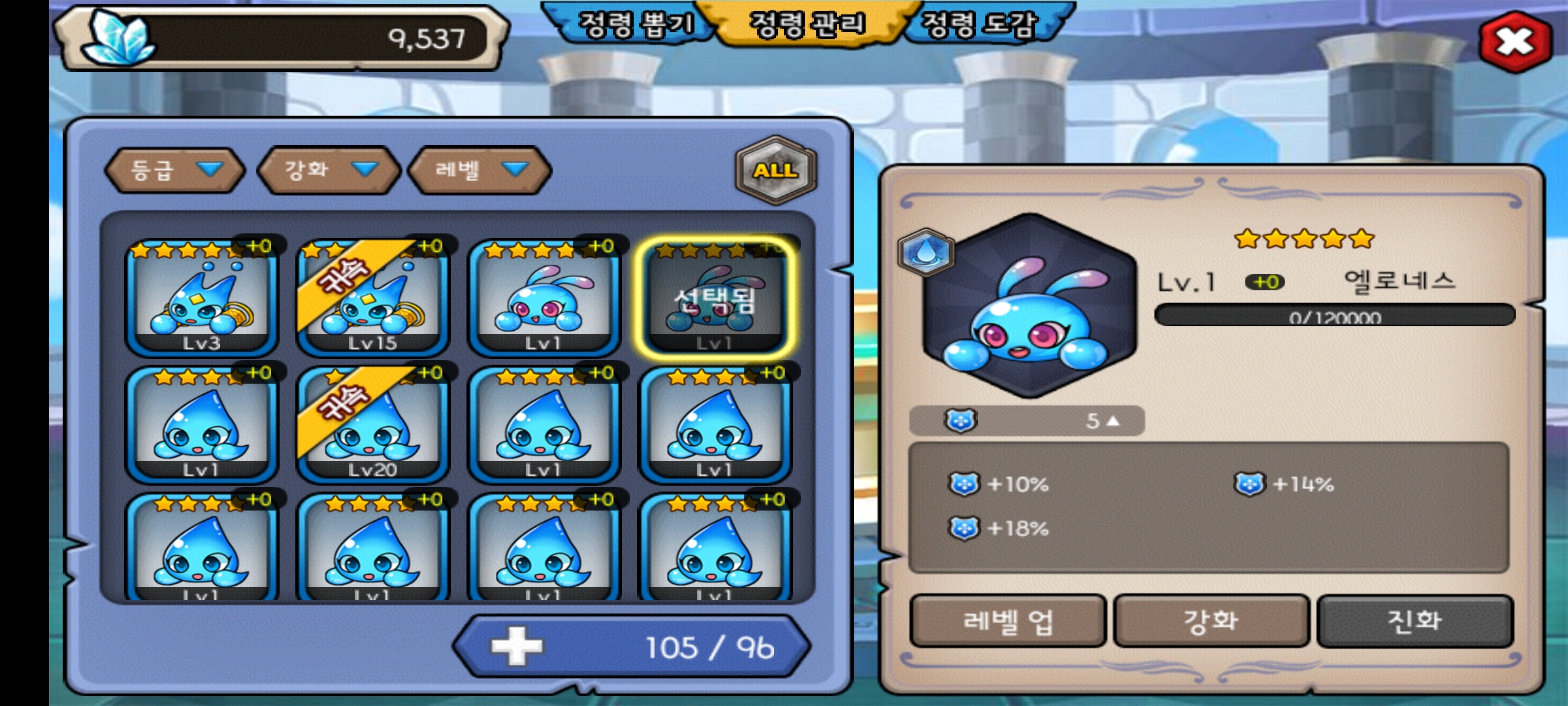Open the 등급 filter dropdown
The image size is (1568, 706).
click(x=175, y=170)
